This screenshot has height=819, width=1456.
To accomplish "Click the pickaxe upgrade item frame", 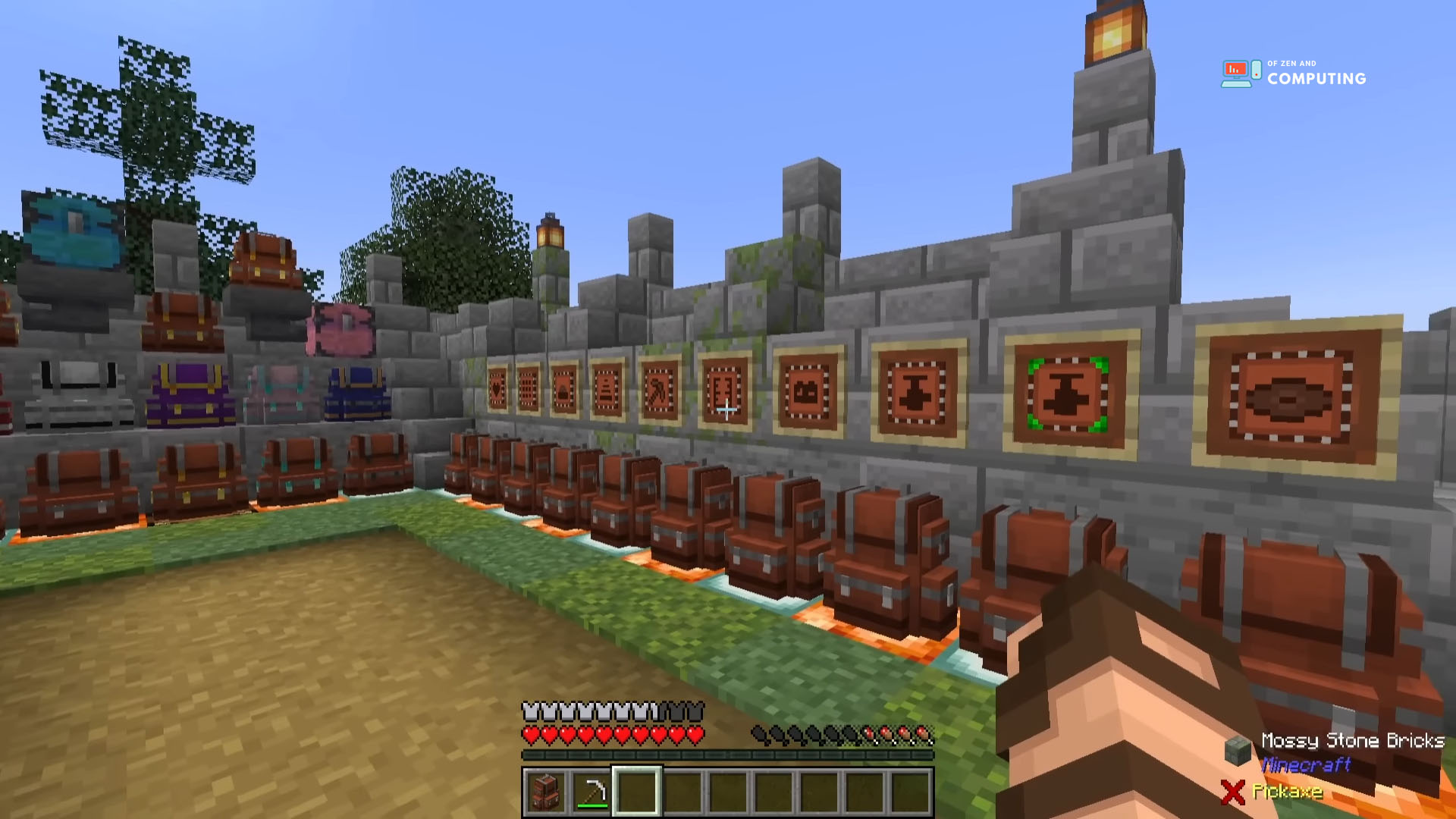I will coord(657,391).
